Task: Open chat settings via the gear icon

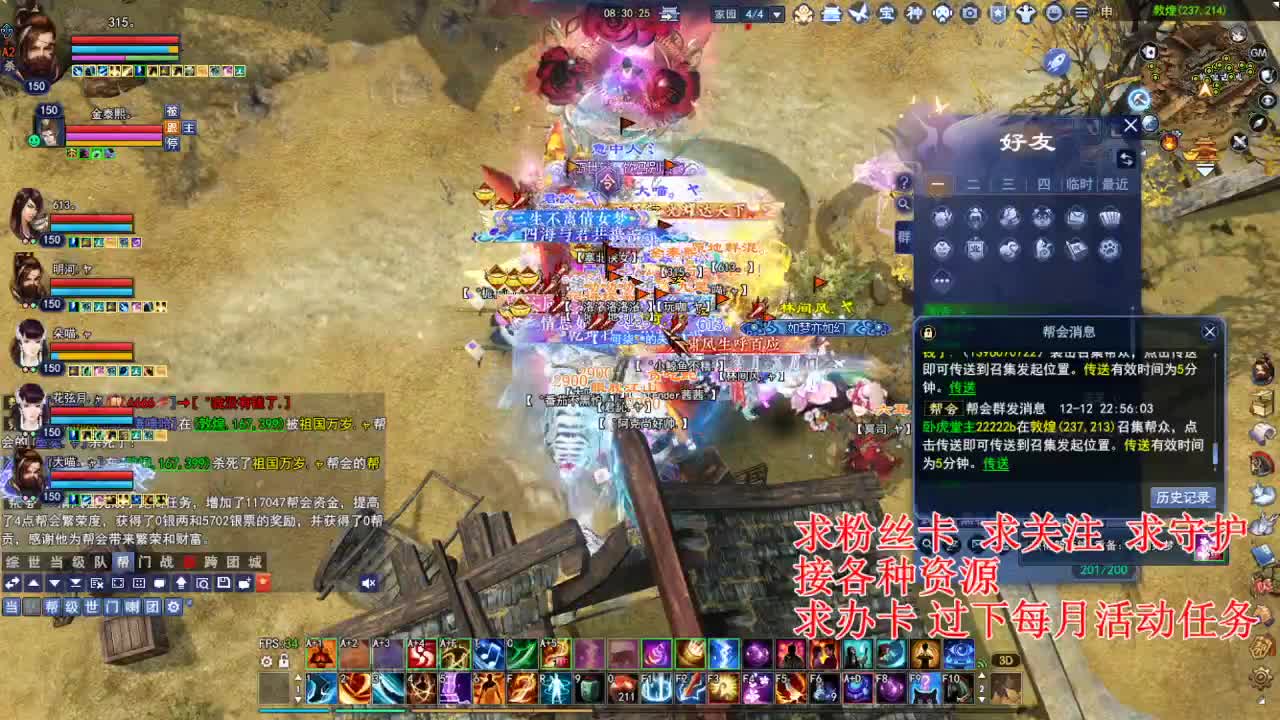Action: tap(172, 605)
